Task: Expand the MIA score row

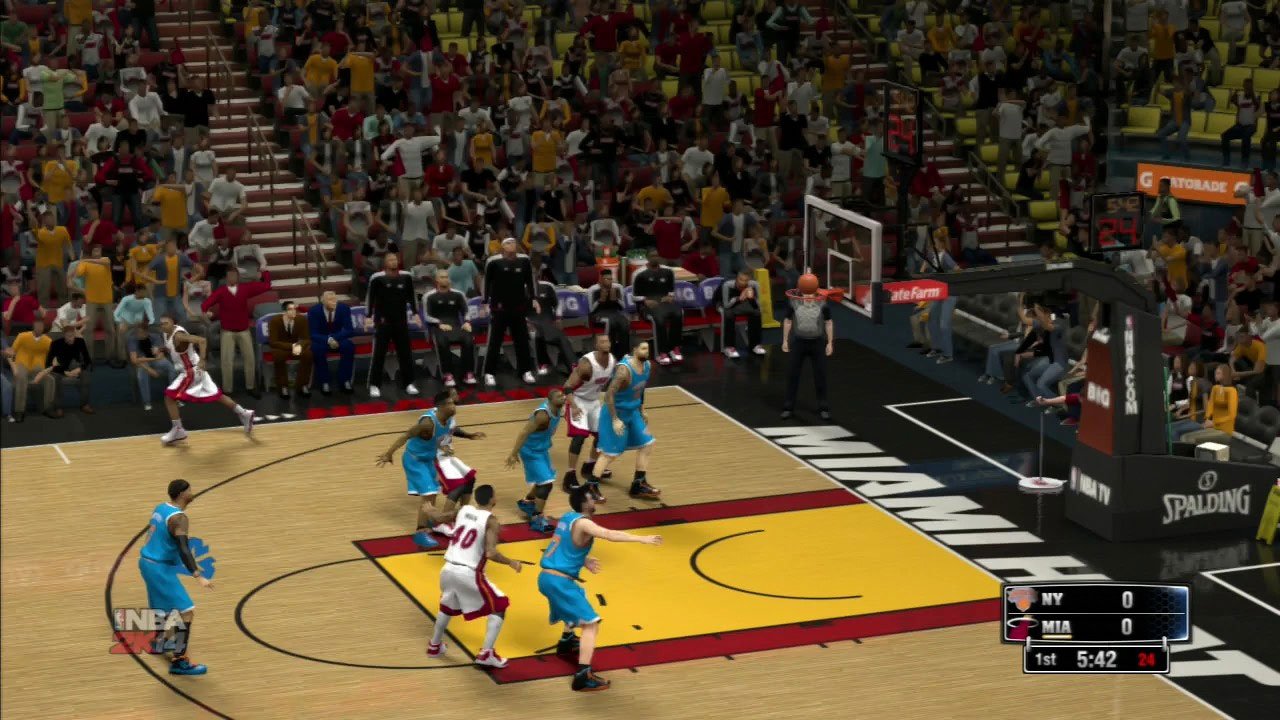Action: pos(1090,625)
